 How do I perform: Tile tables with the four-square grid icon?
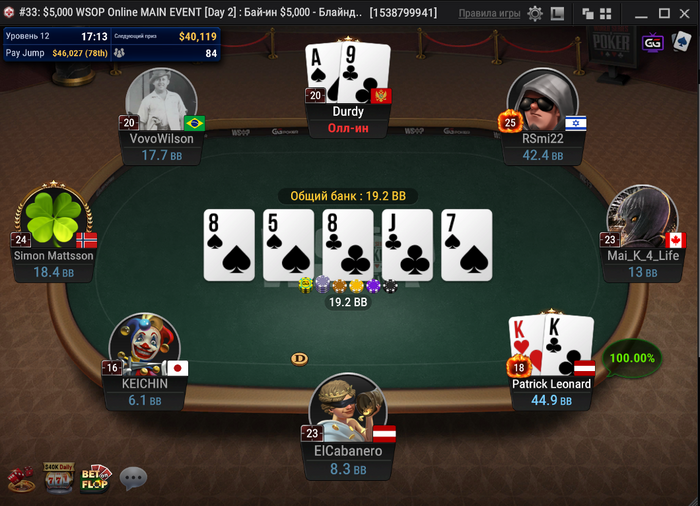coord(607,14)
